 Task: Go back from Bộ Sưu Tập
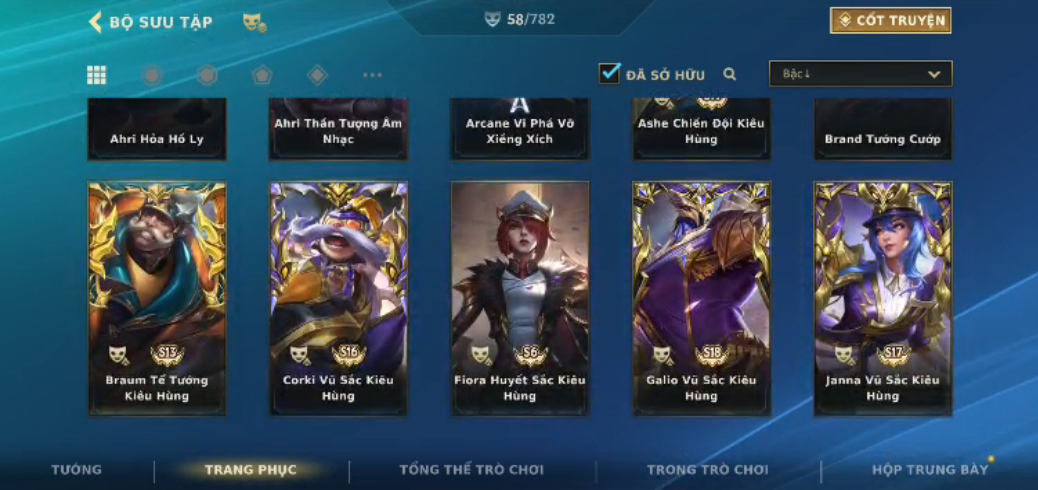pyautogui.click(x=96, y=22)
